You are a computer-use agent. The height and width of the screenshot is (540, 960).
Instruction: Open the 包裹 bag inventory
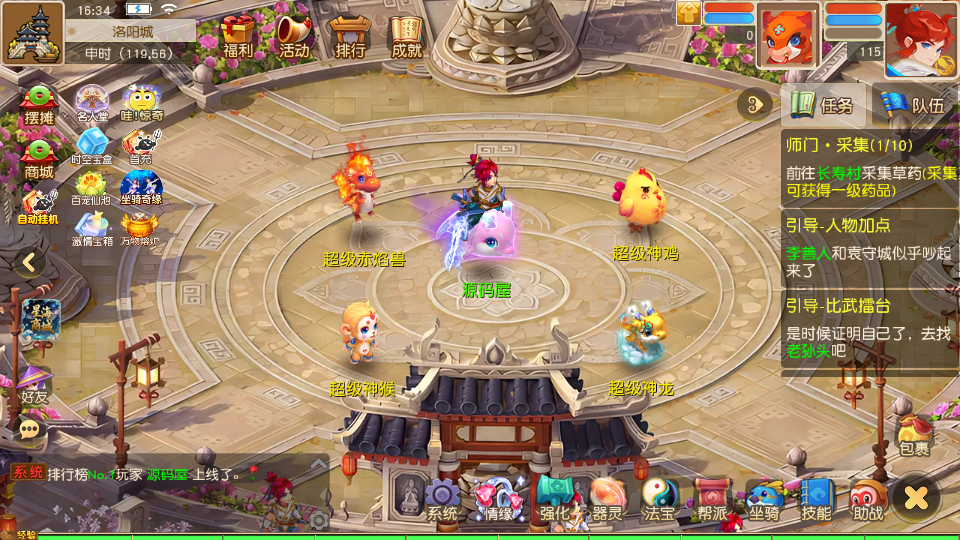coord(914,436)
